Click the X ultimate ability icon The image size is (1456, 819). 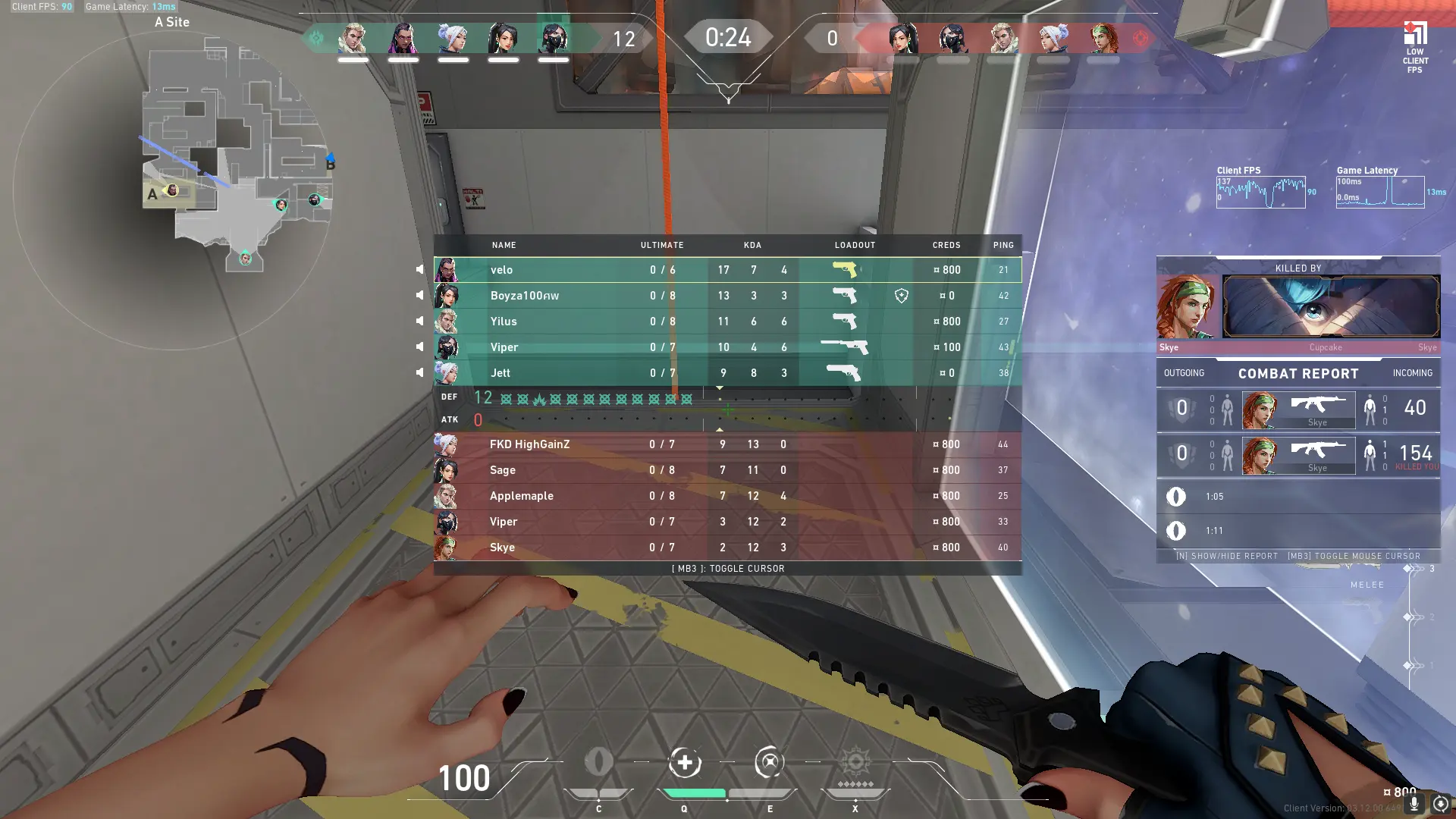pyautogui.click(x=855, y=763)
